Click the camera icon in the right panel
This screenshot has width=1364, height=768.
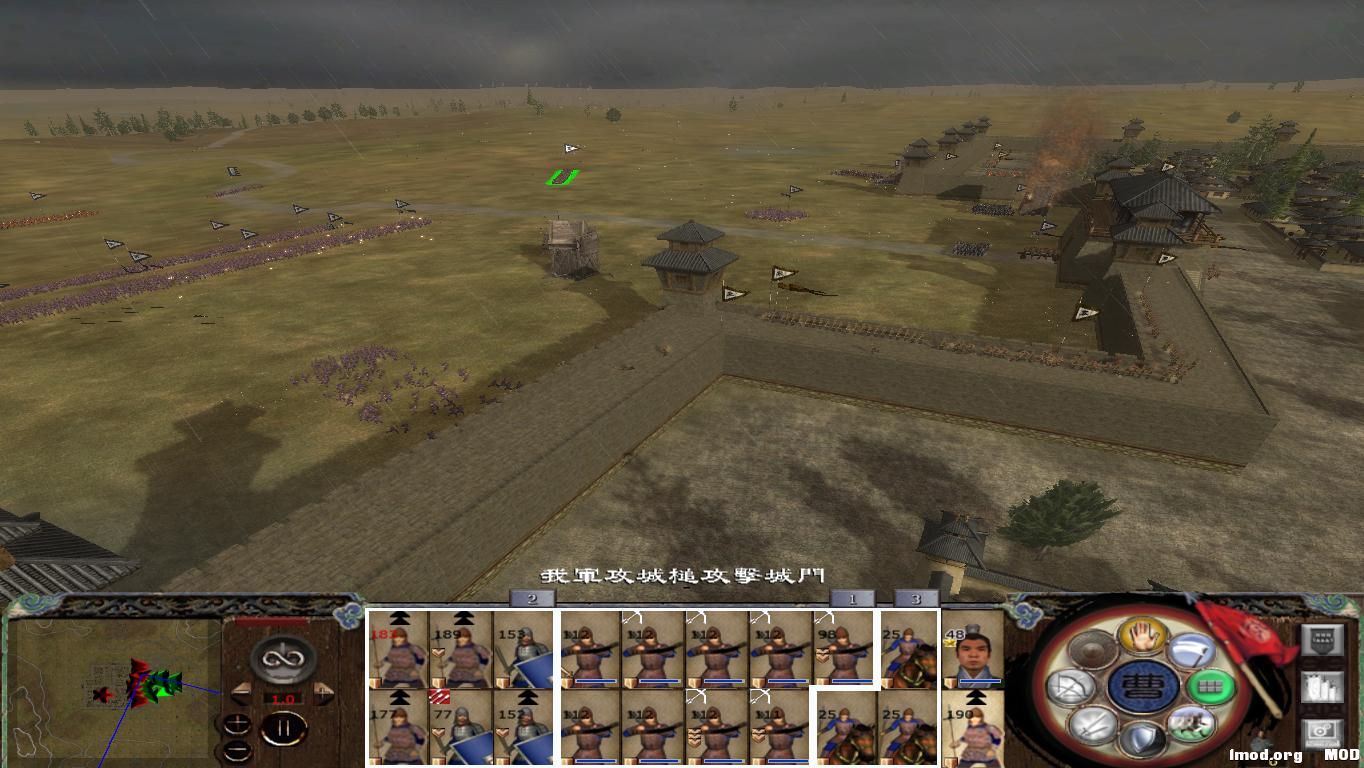pos(1322,733)
